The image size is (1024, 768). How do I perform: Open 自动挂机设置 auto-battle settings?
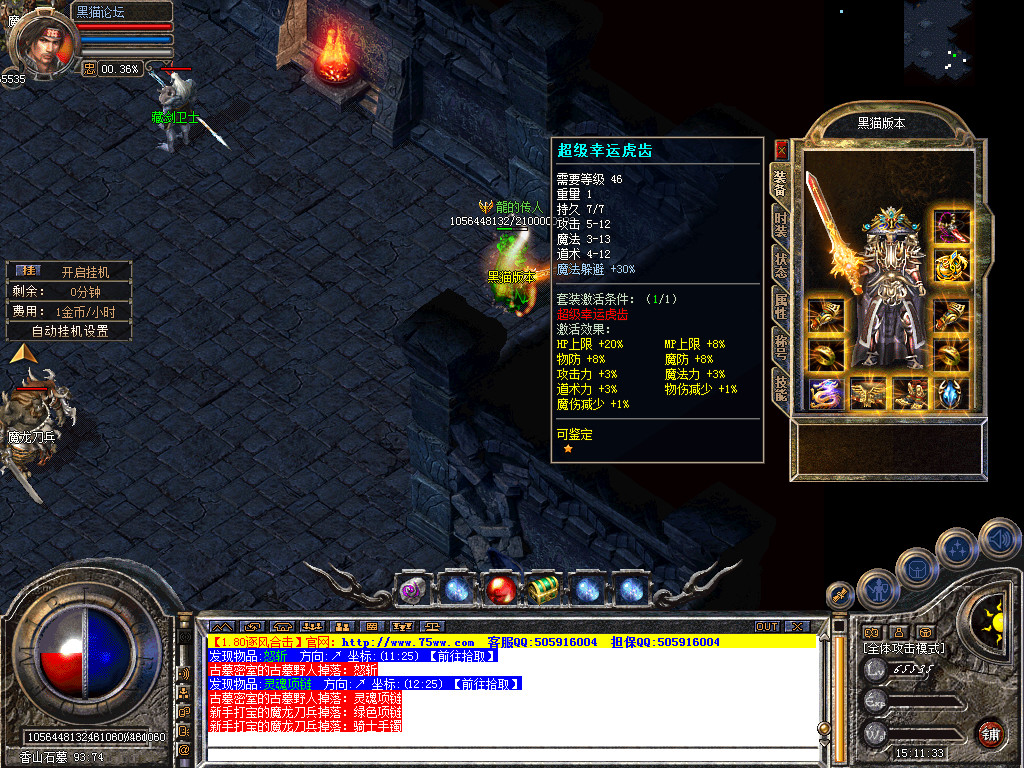tap(68, 330)
